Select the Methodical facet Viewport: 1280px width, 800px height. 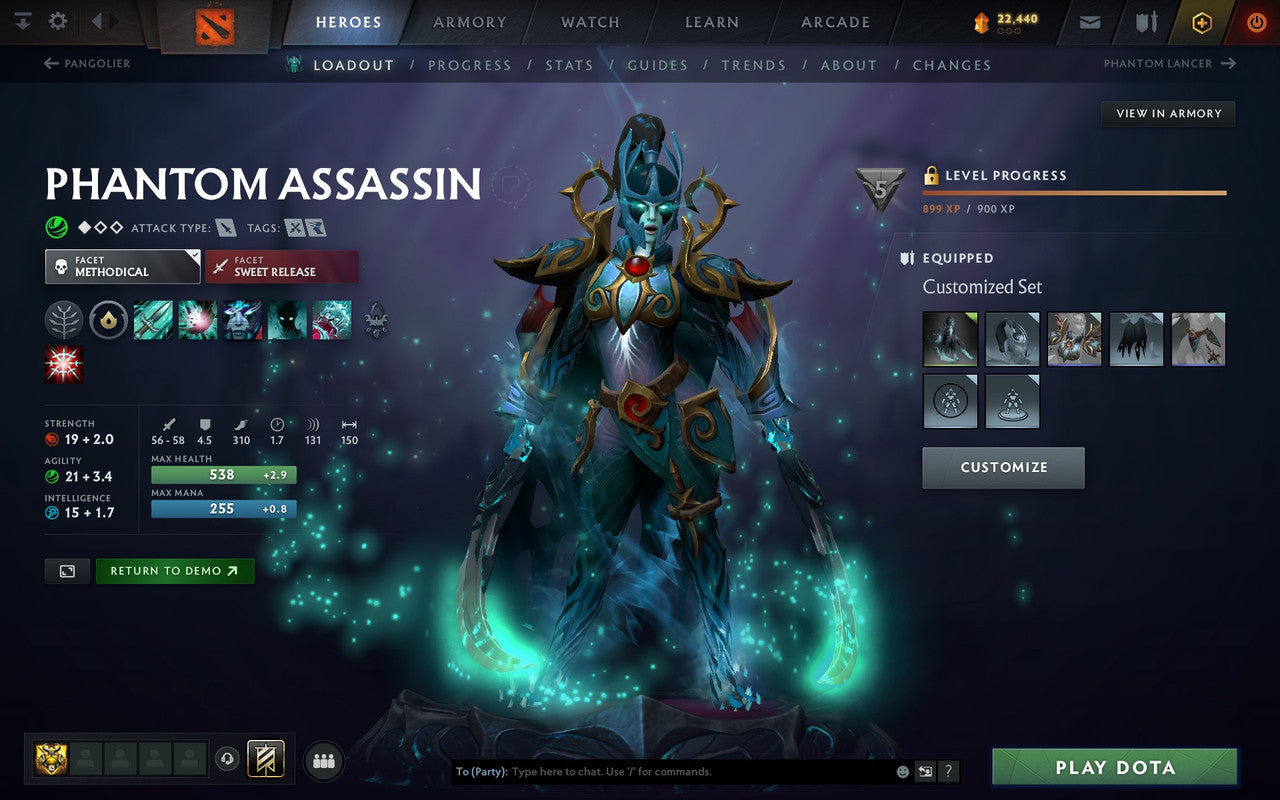click(122, 267)
